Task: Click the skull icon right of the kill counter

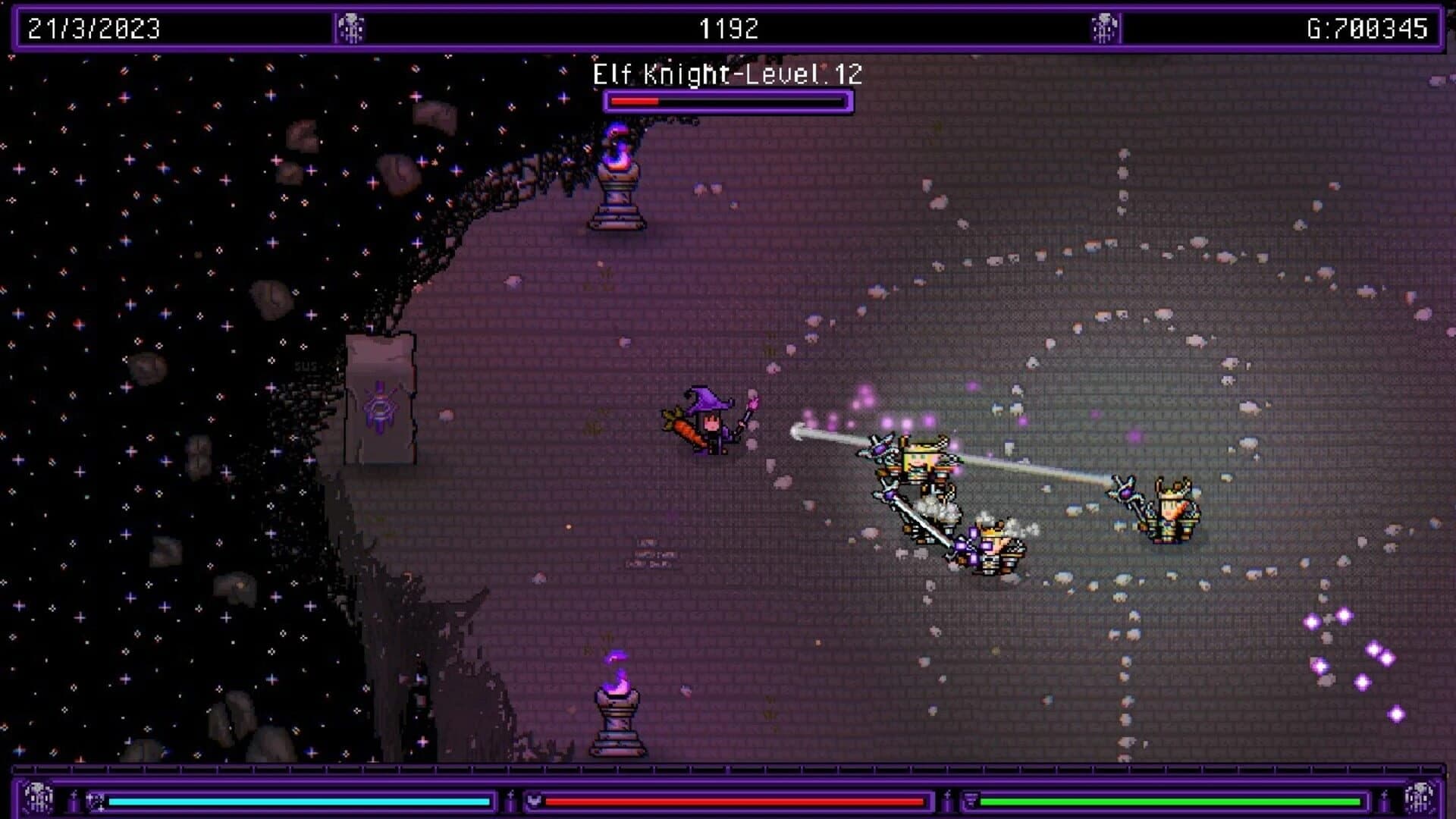Action: [1104, 27]
